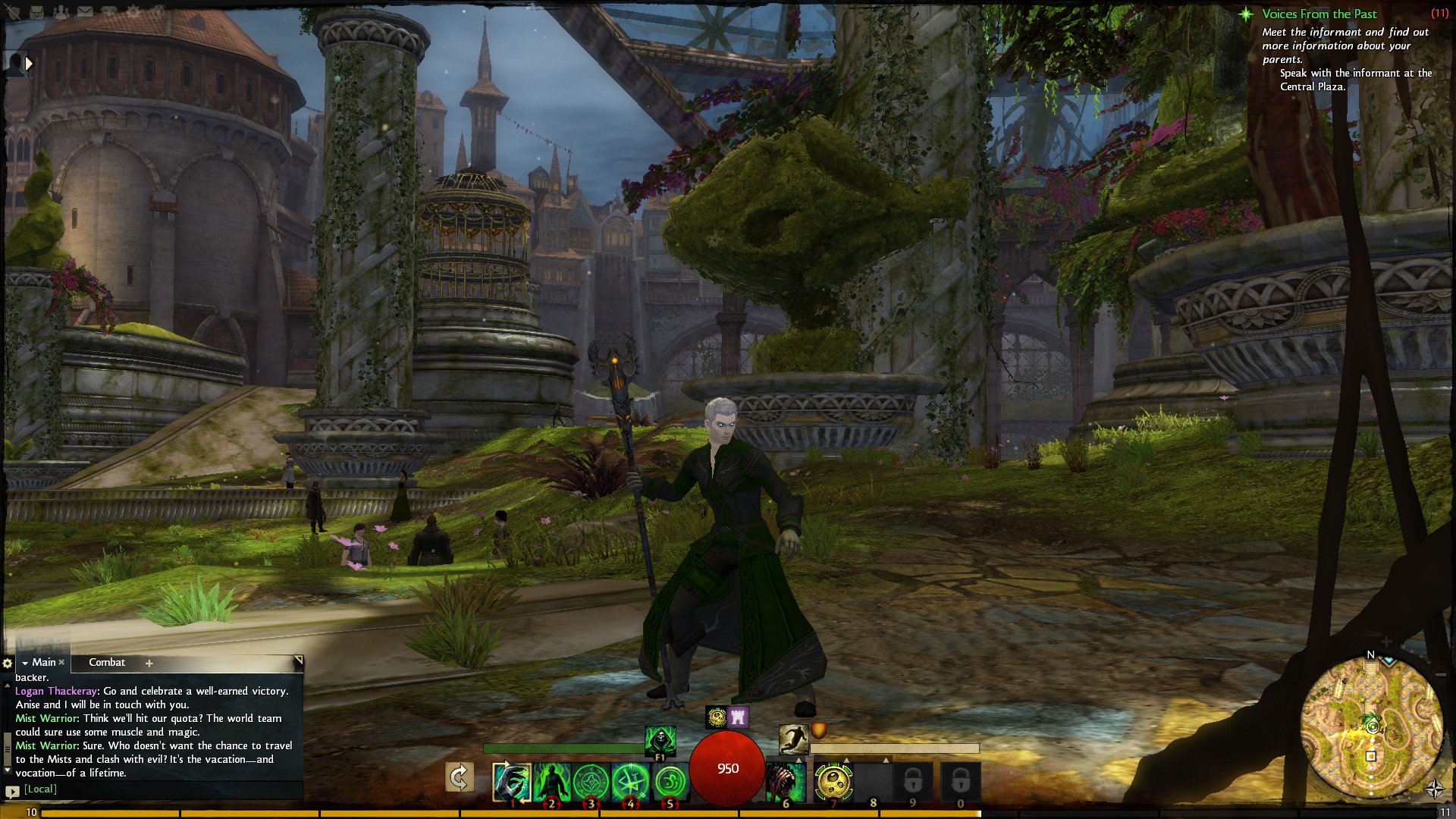This screenshot has height=819, width=1456.
Task: Open the inventory bag icon
Action: pos(37,12)
